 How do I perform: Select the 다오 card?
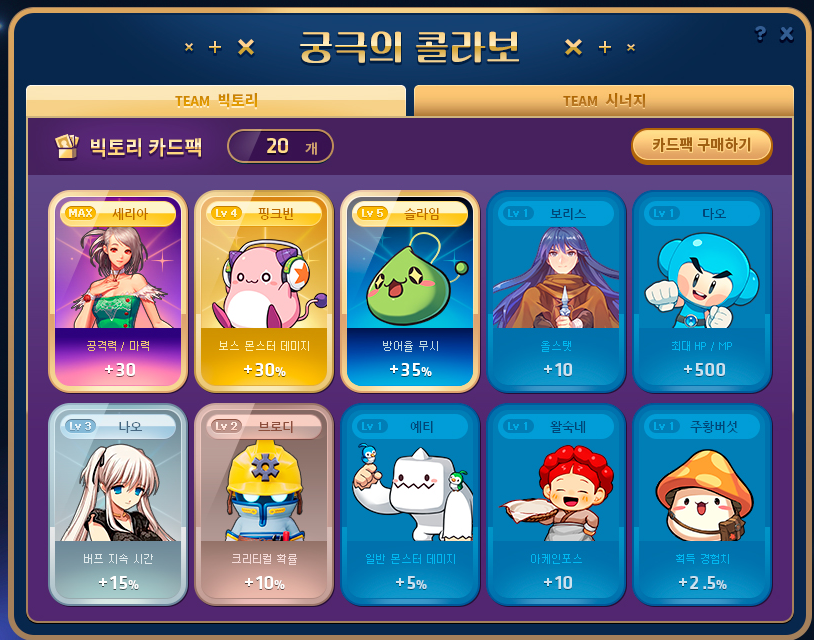pos(702,290)
